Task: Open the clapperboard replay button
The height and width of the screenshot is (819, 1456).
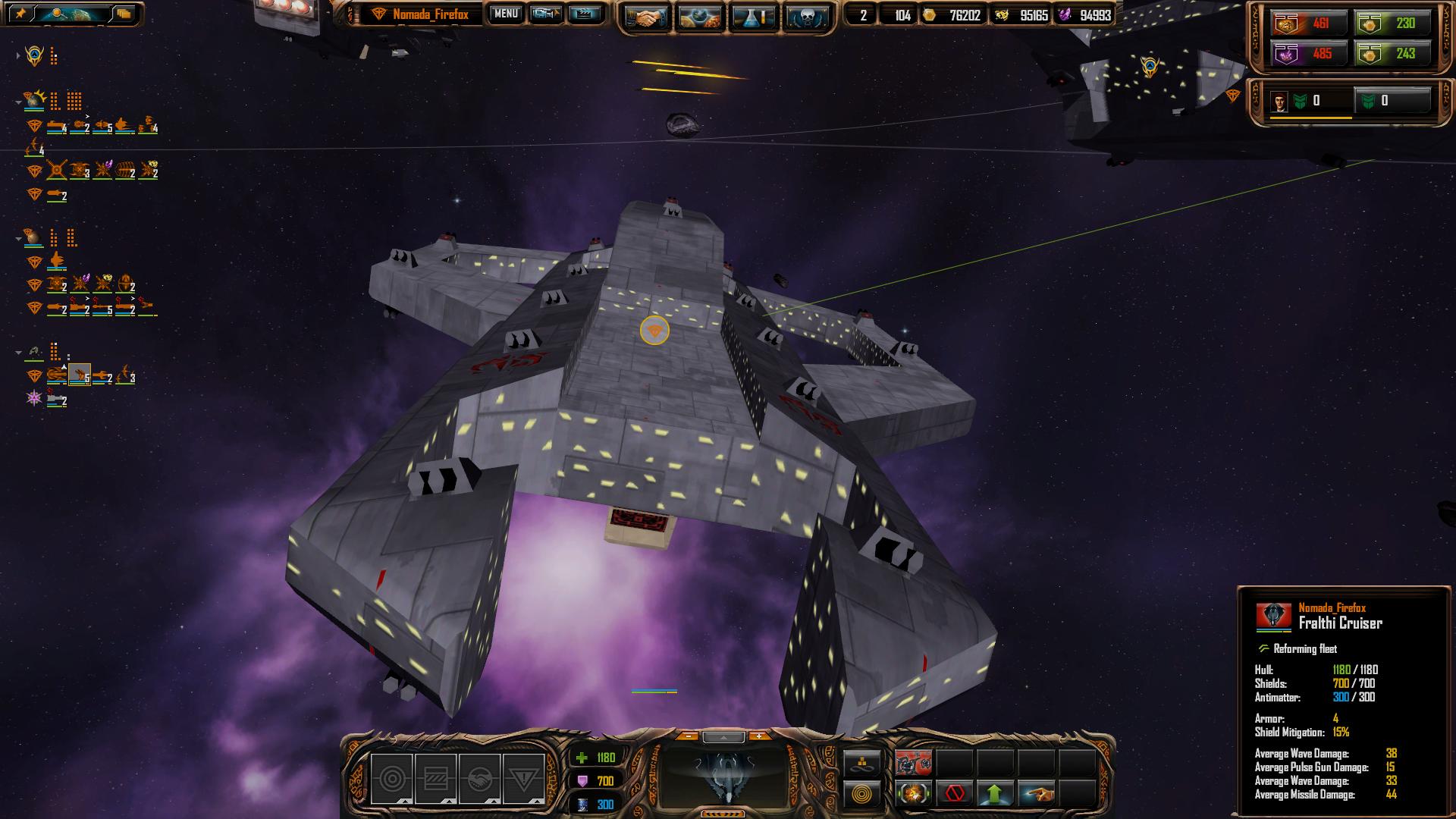Action: point(584,14)
